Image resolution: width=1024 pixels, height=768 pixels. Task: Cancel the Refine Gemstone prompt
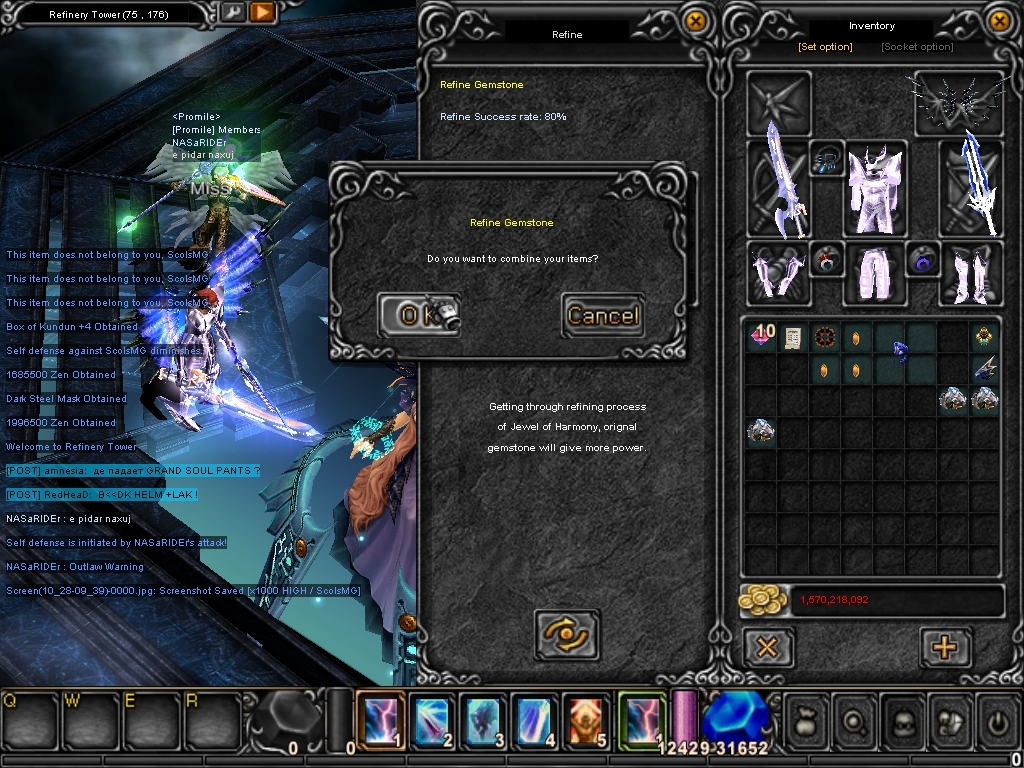tap(602, 315)
